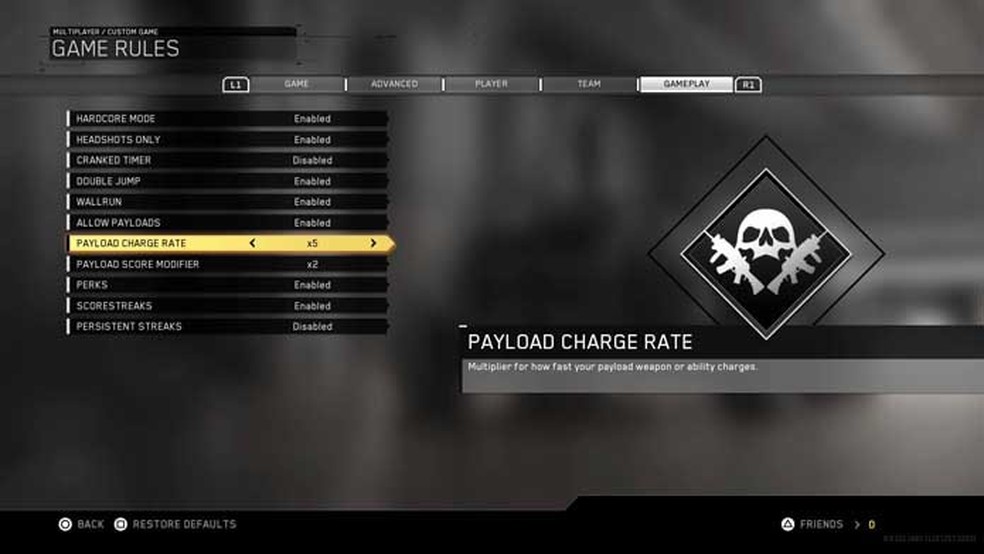Toggle the Perks setting
The height and width of the screenshot is (554, 984).
228,285
